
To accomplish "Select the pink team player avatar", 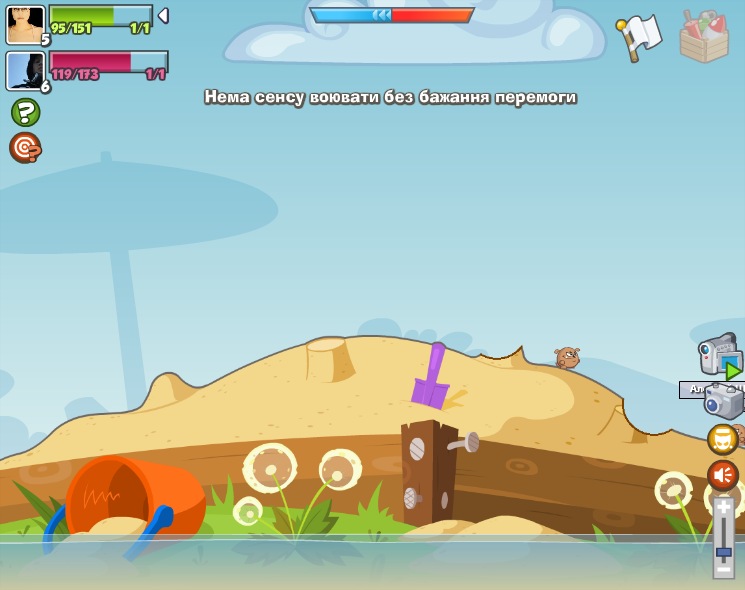I will point(25,71).
